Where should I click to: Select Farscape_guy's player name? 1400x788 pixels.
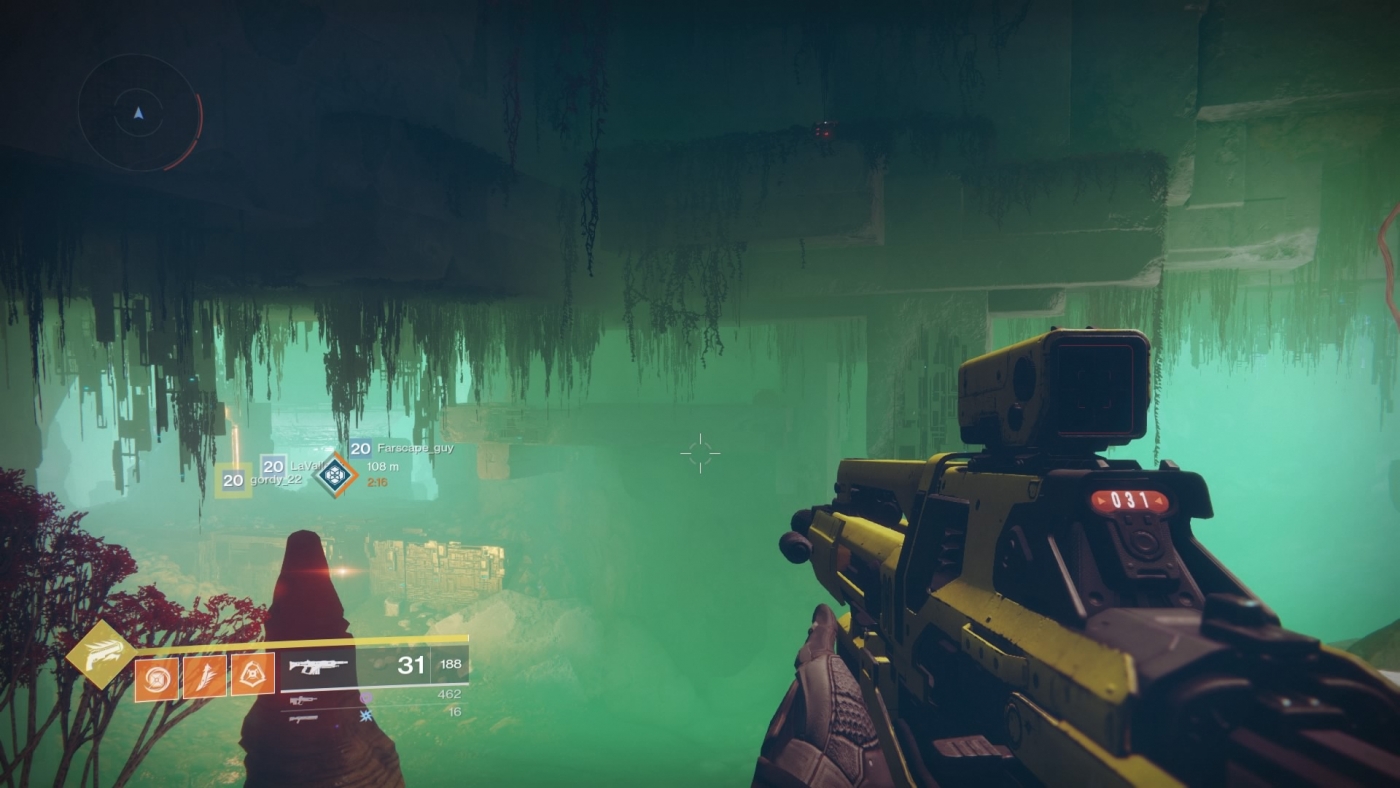414,448
